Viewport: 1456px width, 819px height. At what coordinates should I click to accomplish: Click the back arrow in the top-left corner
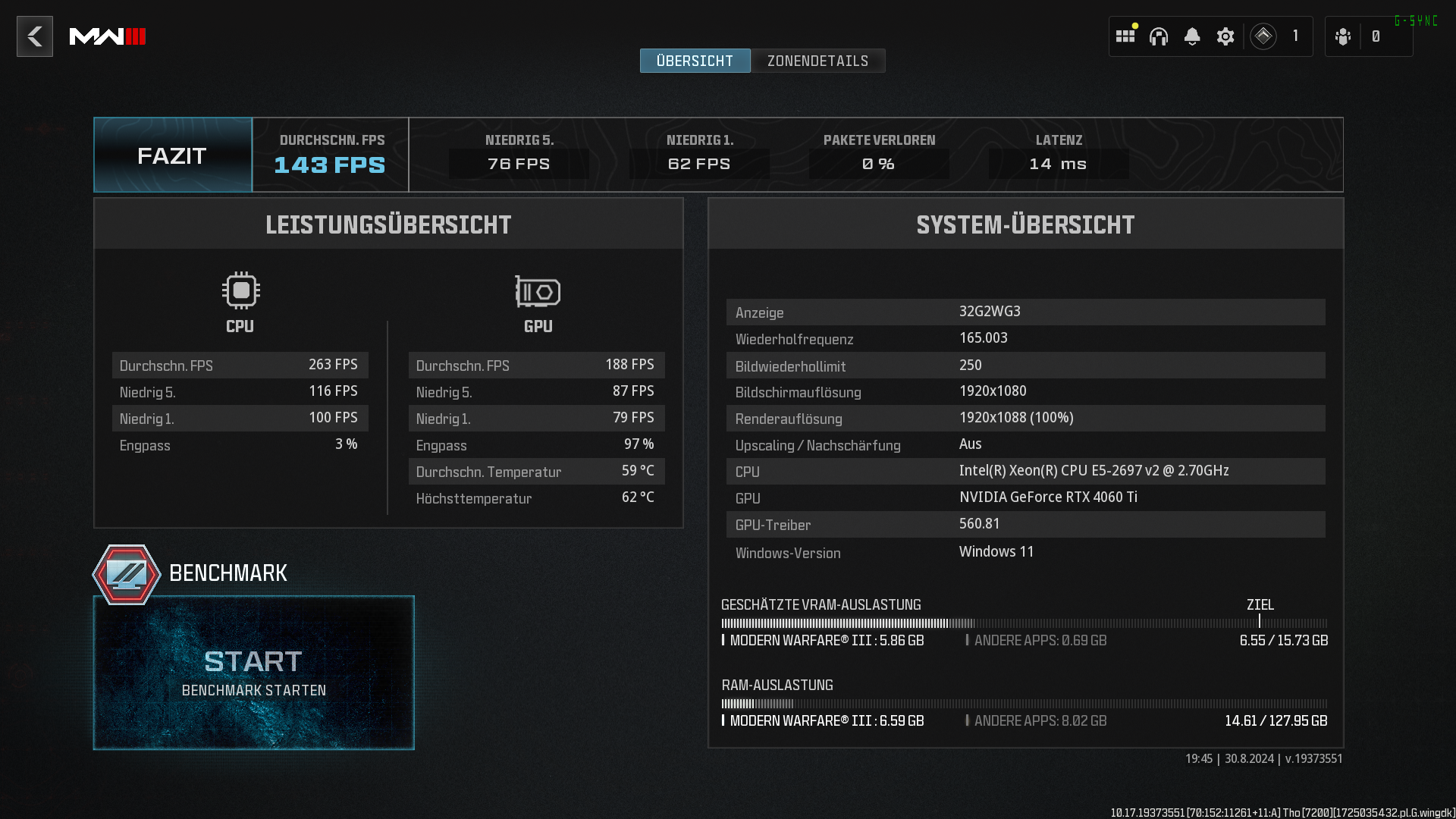tap(35, 36)
